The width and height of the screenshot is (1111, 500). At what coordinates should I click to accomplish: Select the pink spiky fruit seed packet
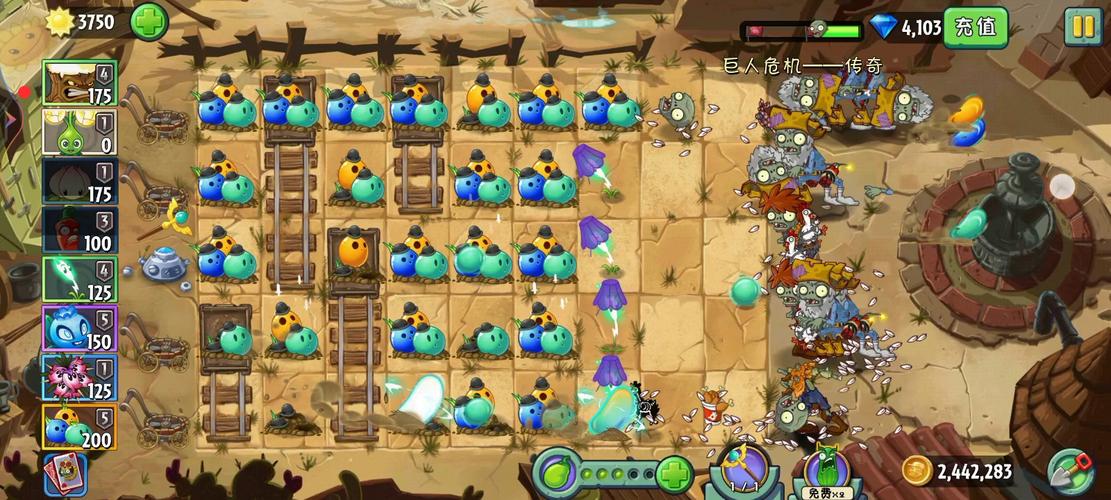tap(79, 377)
